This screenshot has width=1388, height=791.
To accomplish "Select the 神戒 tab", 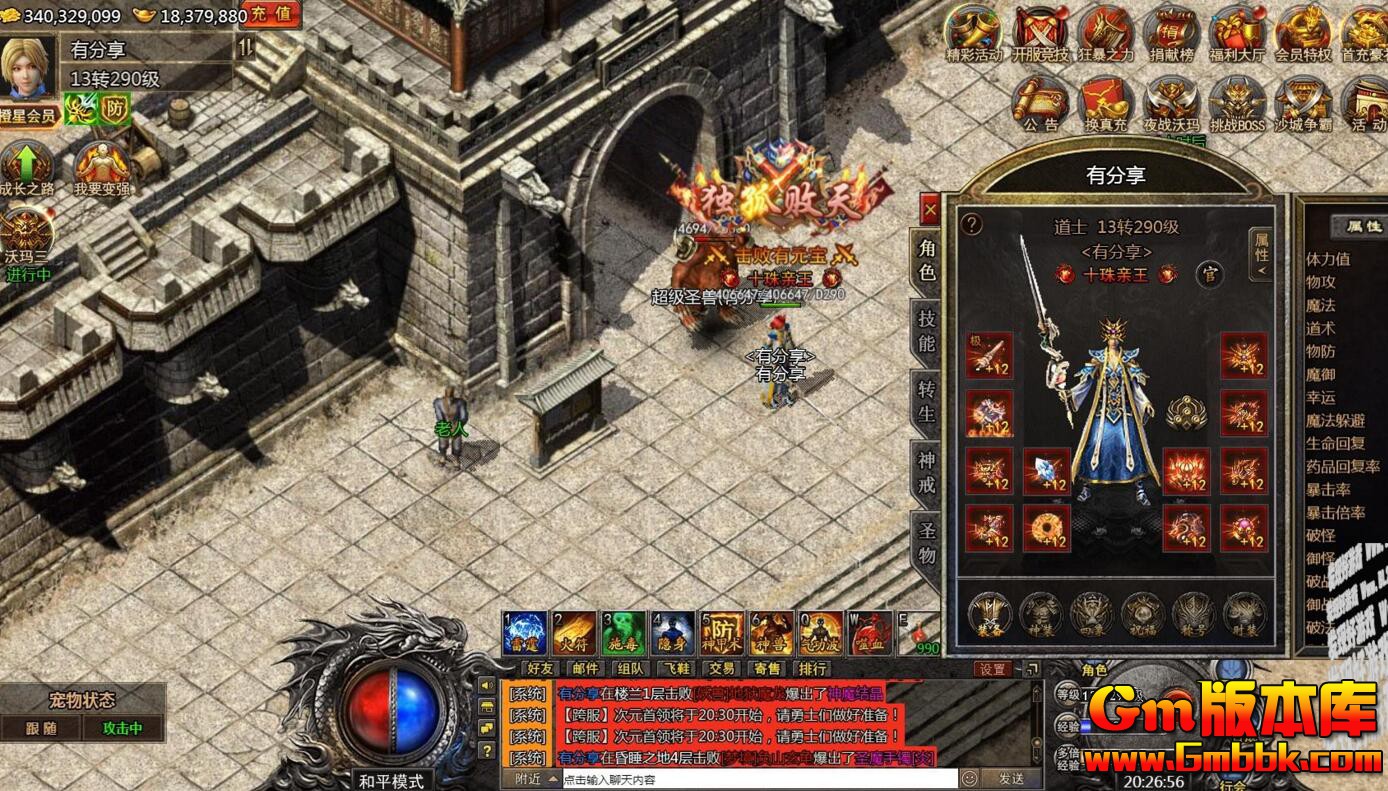I will (927, 472).
